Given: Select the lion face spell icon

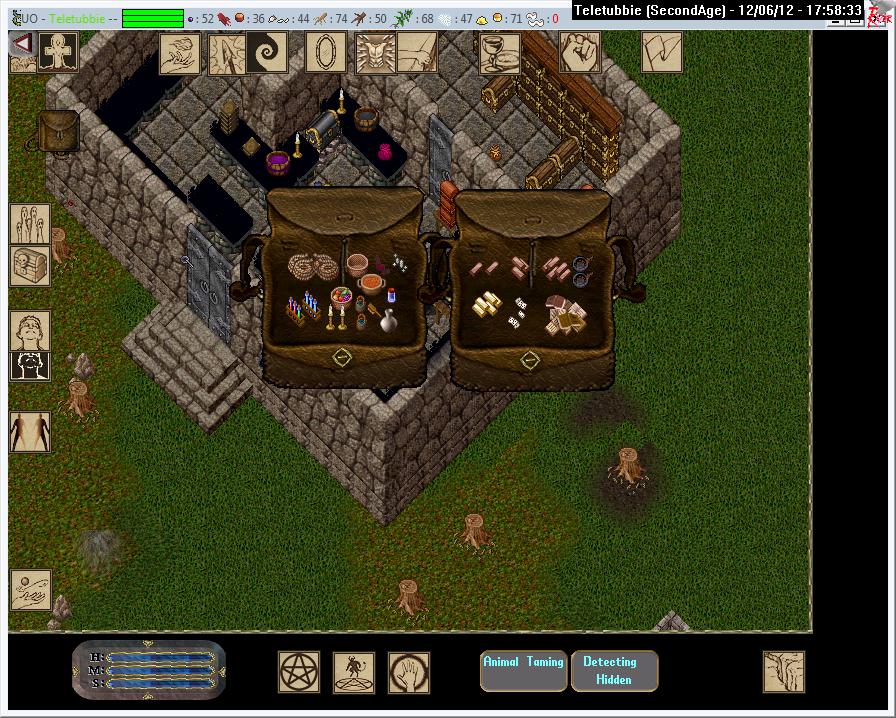Looking at the screenshot, I should (x=375, y=52).
